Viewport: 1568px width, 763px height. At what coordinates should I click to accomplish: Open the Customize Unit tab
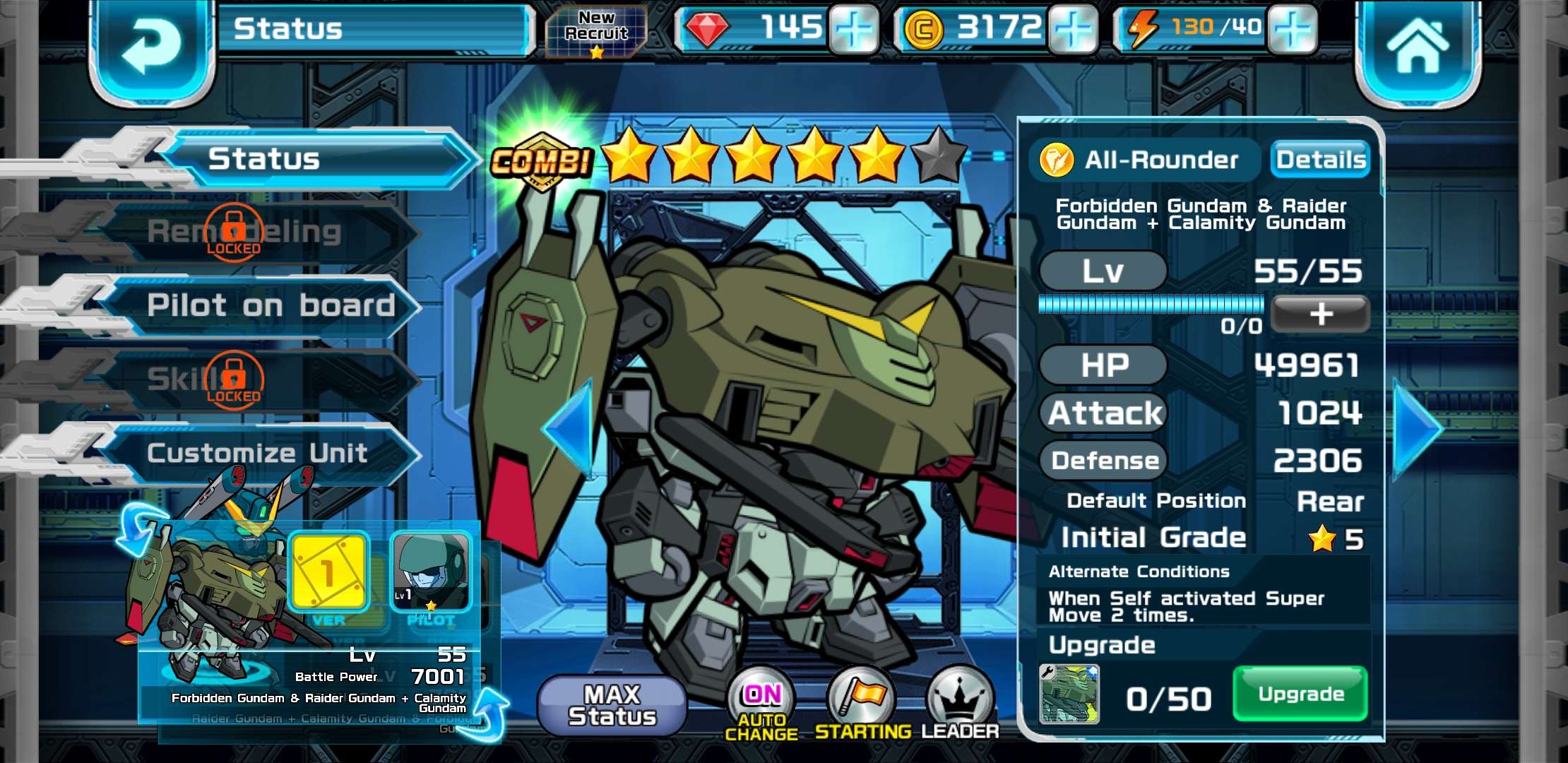click(258, 453)
